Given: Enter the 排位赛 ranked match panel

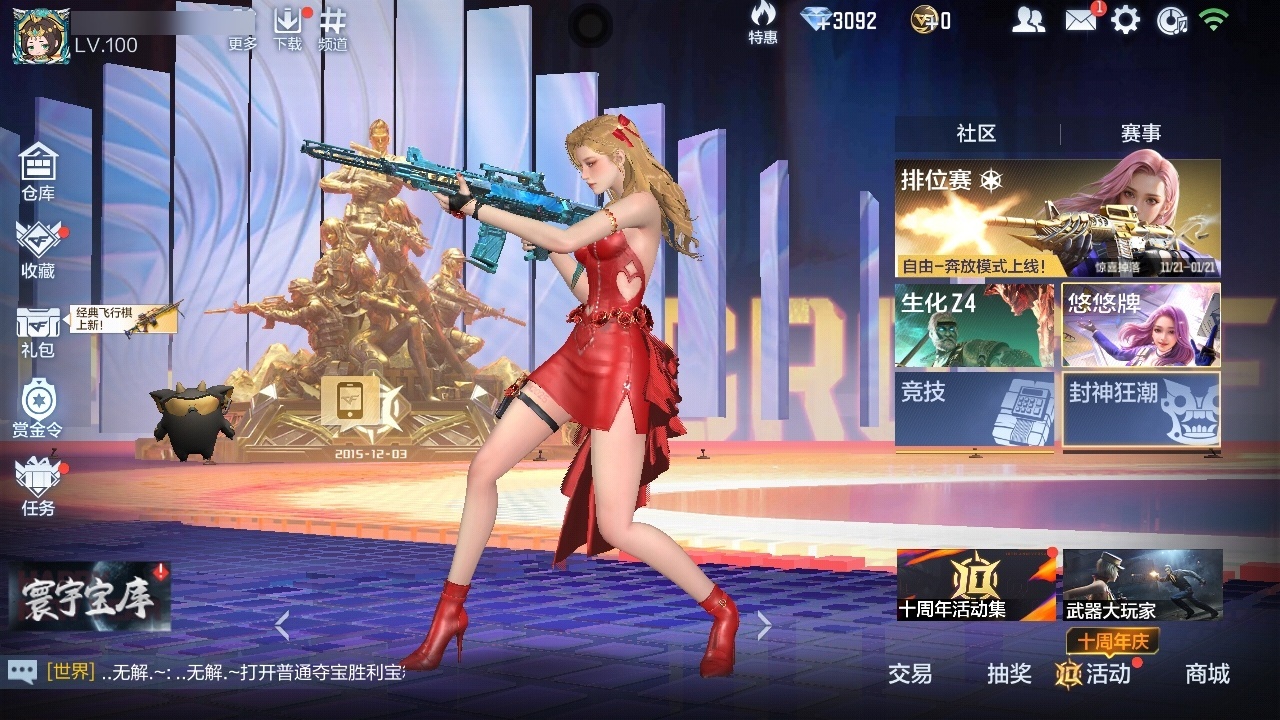Looking at the screenshot, I should pos(1055,215).
